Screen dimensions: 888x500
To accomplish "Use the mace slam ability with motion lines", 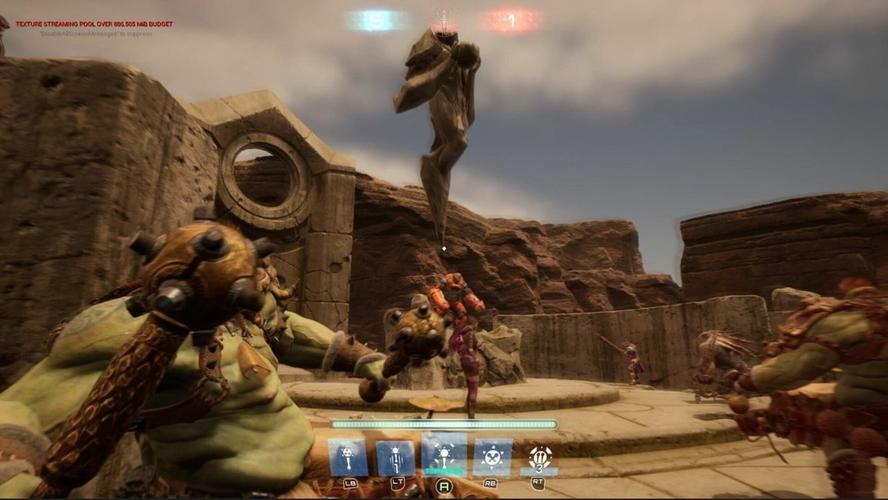I will [x=396, y=458].
